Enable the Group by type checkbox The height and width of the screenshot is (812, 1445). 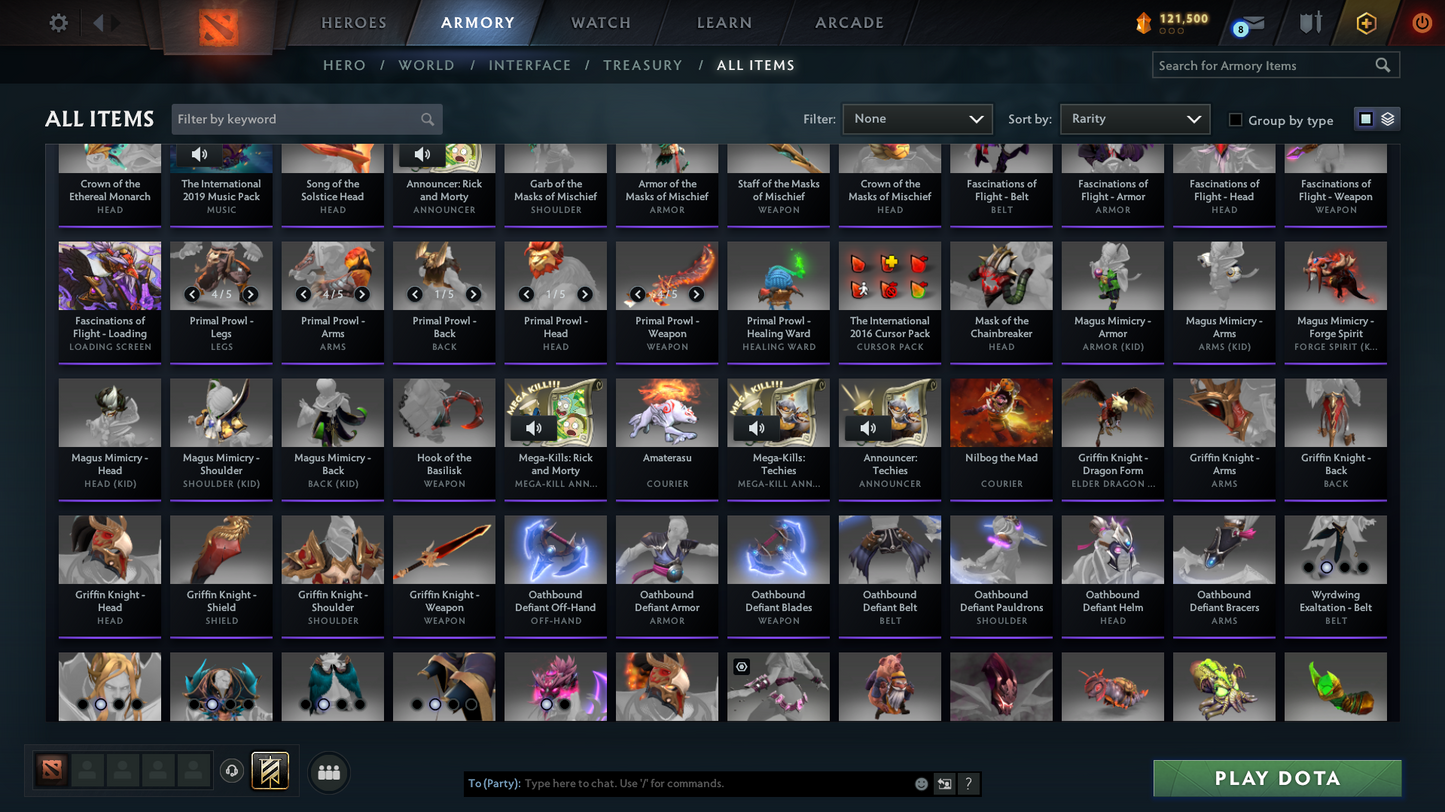point(1236,120)
